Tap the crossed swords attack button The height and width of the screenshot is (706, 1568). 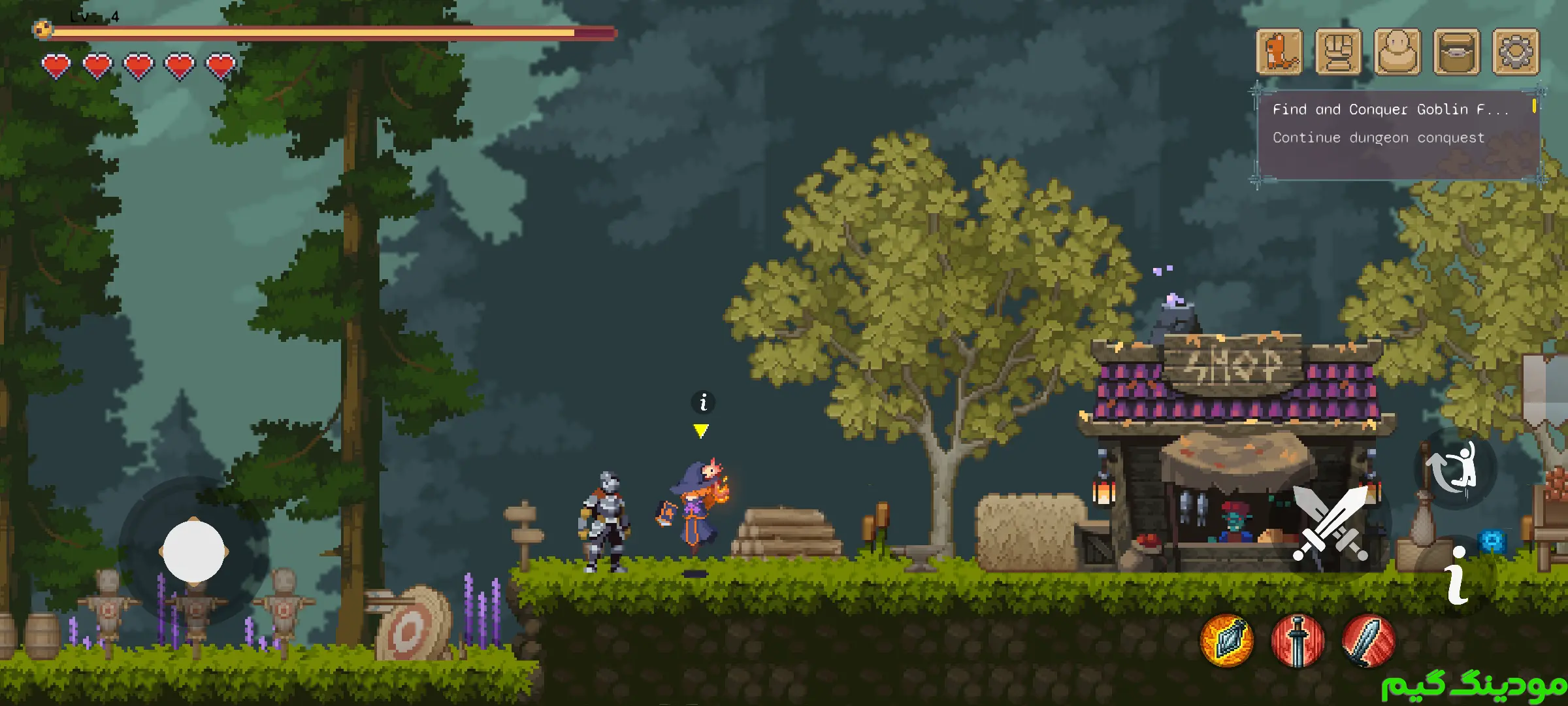[1330, 523]
